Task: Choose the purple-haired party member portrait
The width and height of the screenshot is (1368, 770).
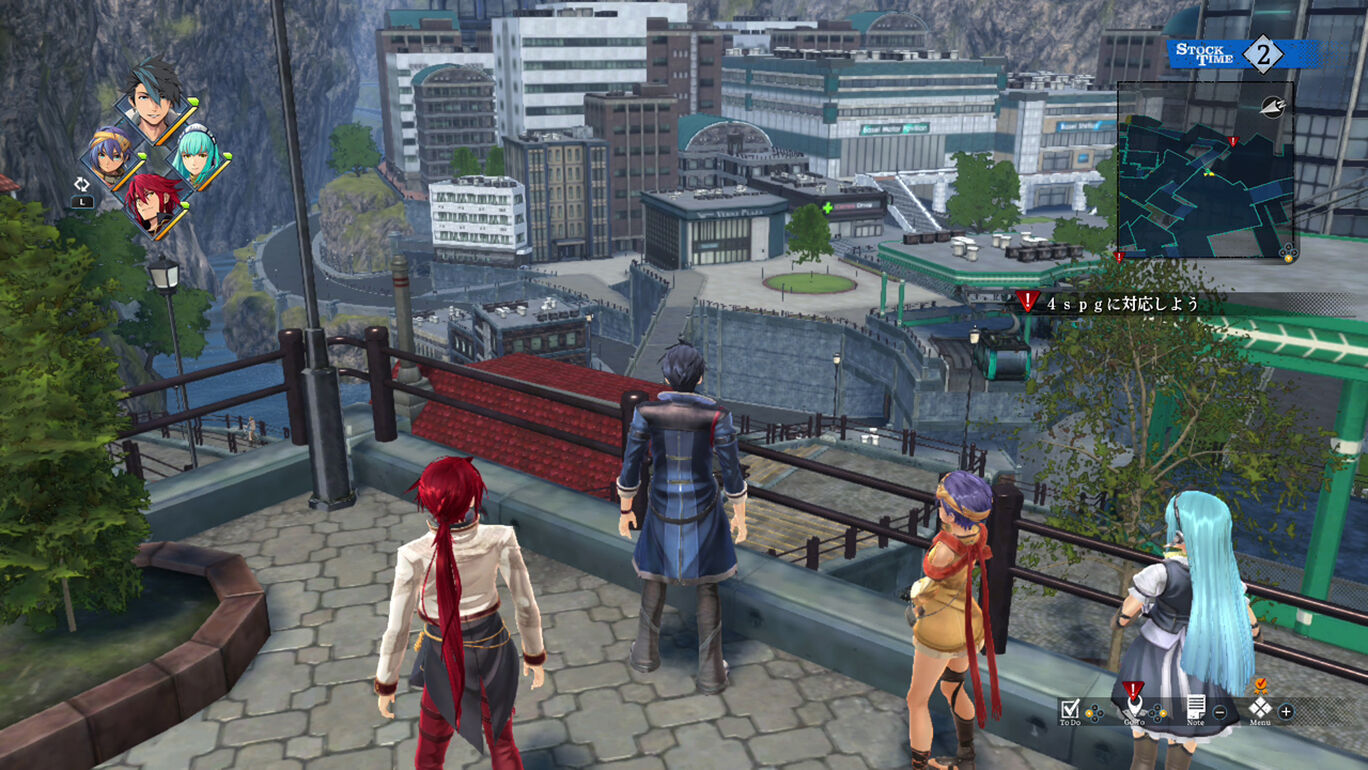Action: [x=110, y=158]
